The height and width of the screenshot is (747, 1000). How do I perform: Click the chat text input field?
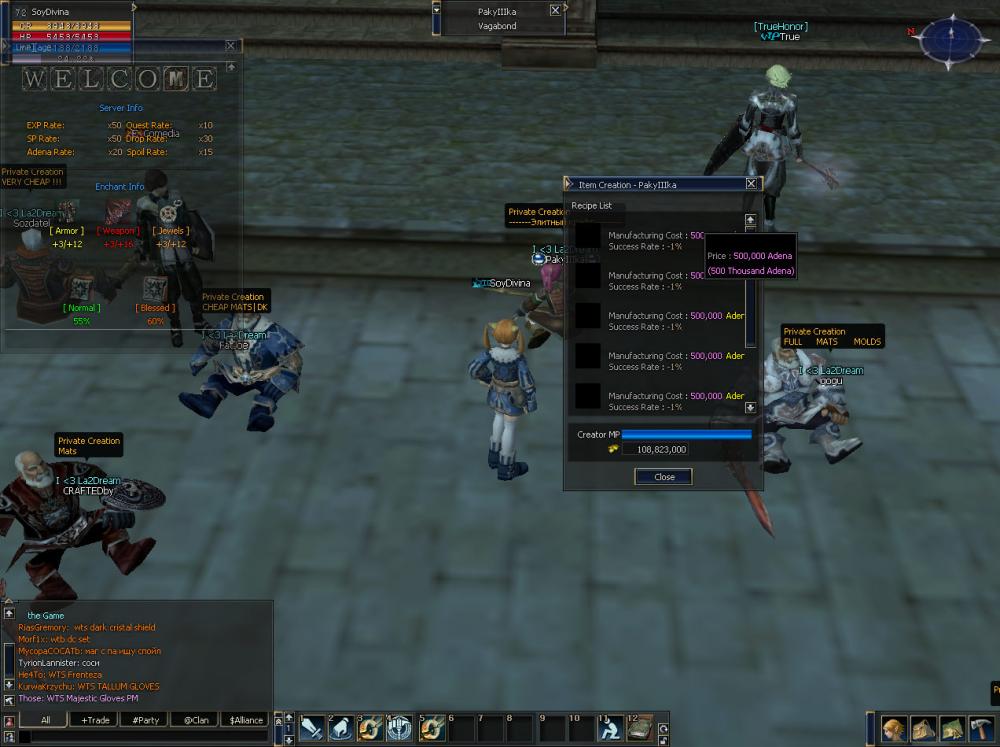(x=140, y=737)
